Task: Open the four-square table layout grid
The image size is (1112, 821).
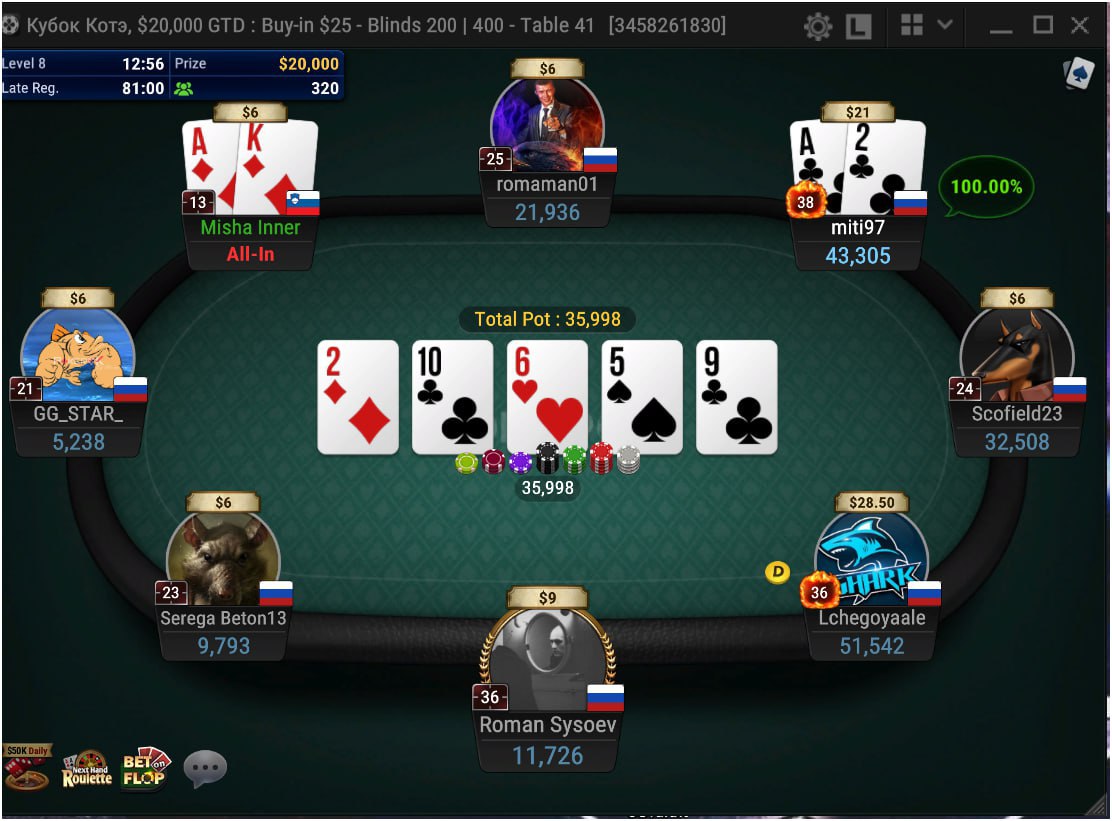Action: [911, 26]
